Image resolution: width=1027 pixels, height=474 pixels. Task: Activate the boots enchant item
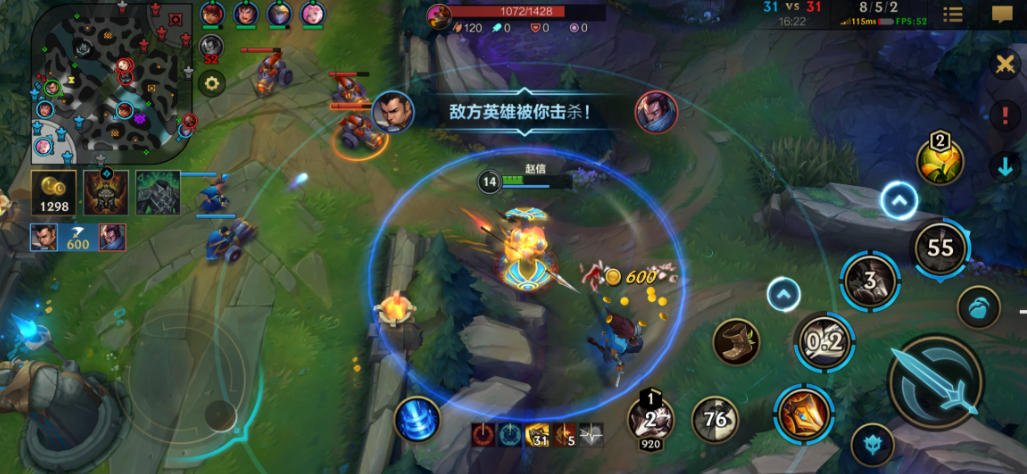tap(735, 342)
